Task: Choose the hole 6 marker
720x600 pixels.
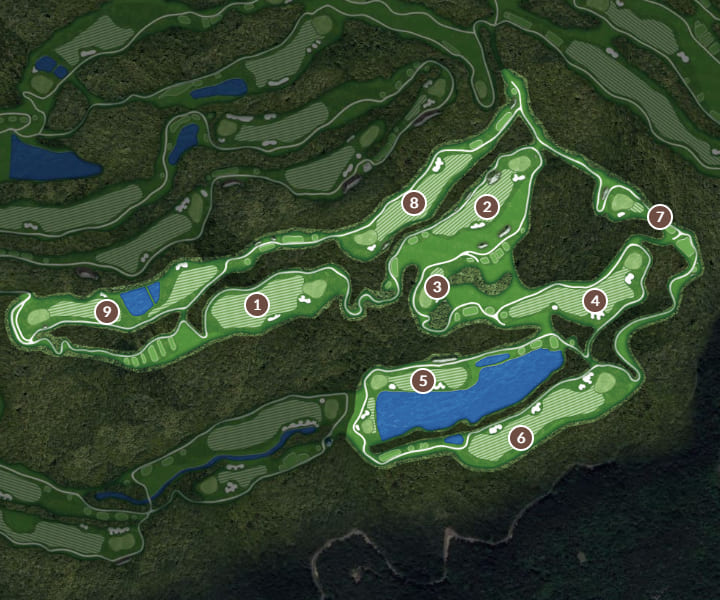Action: point(520,437)
